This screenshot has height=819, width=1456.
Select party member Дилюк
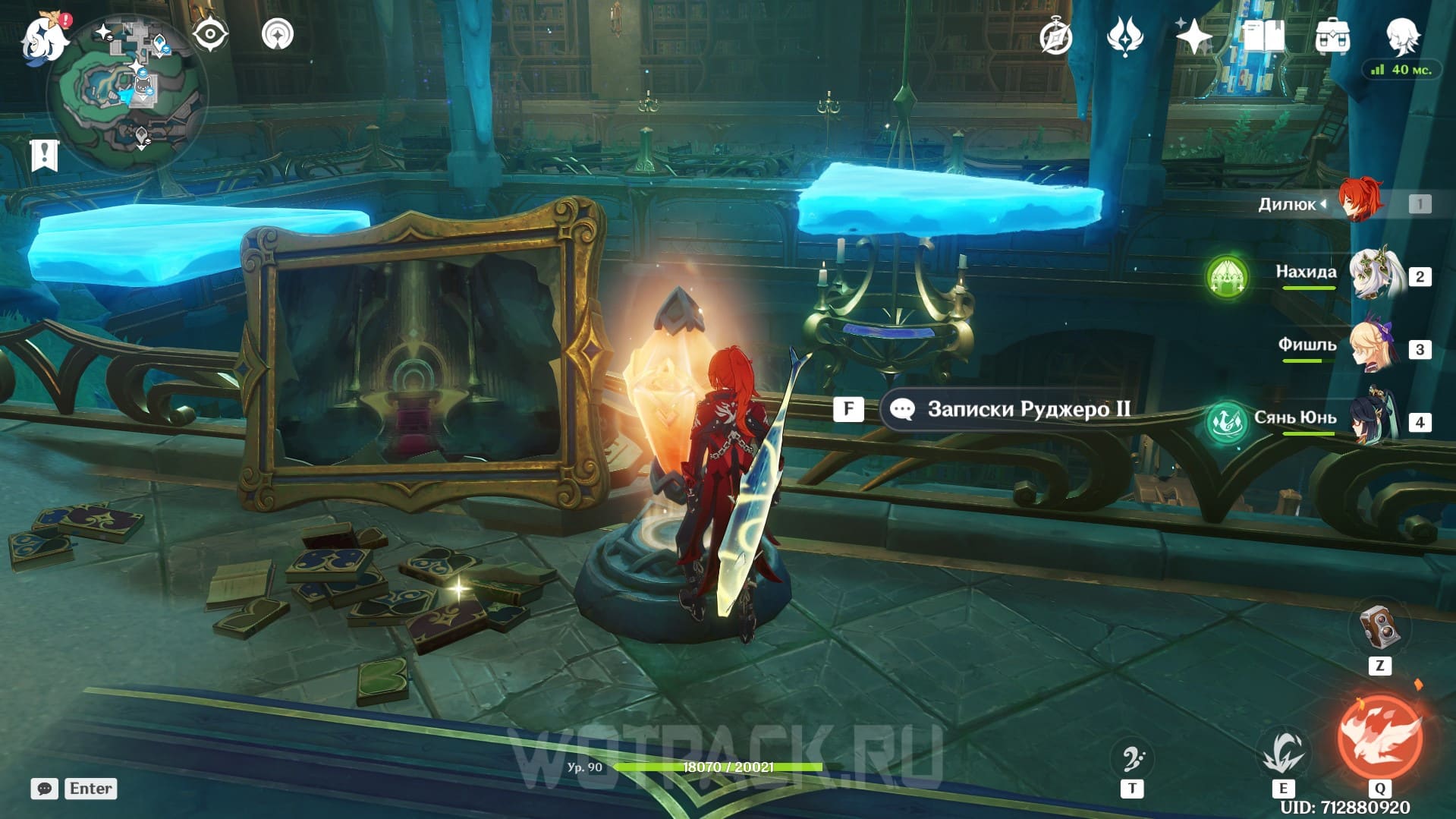[x=1359, y=202]
